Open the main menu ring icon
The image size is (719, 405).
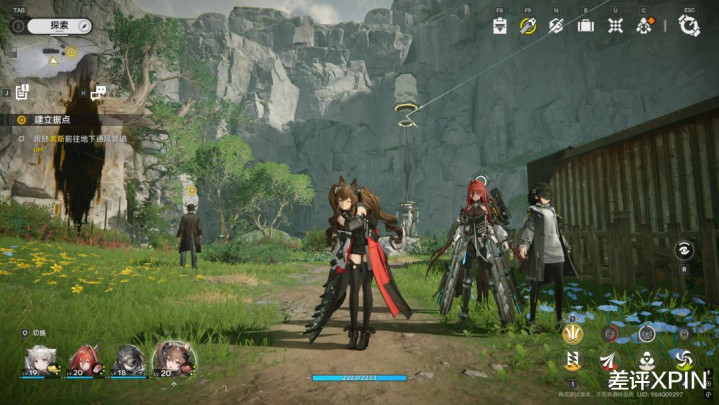click(x=689, y=26)
